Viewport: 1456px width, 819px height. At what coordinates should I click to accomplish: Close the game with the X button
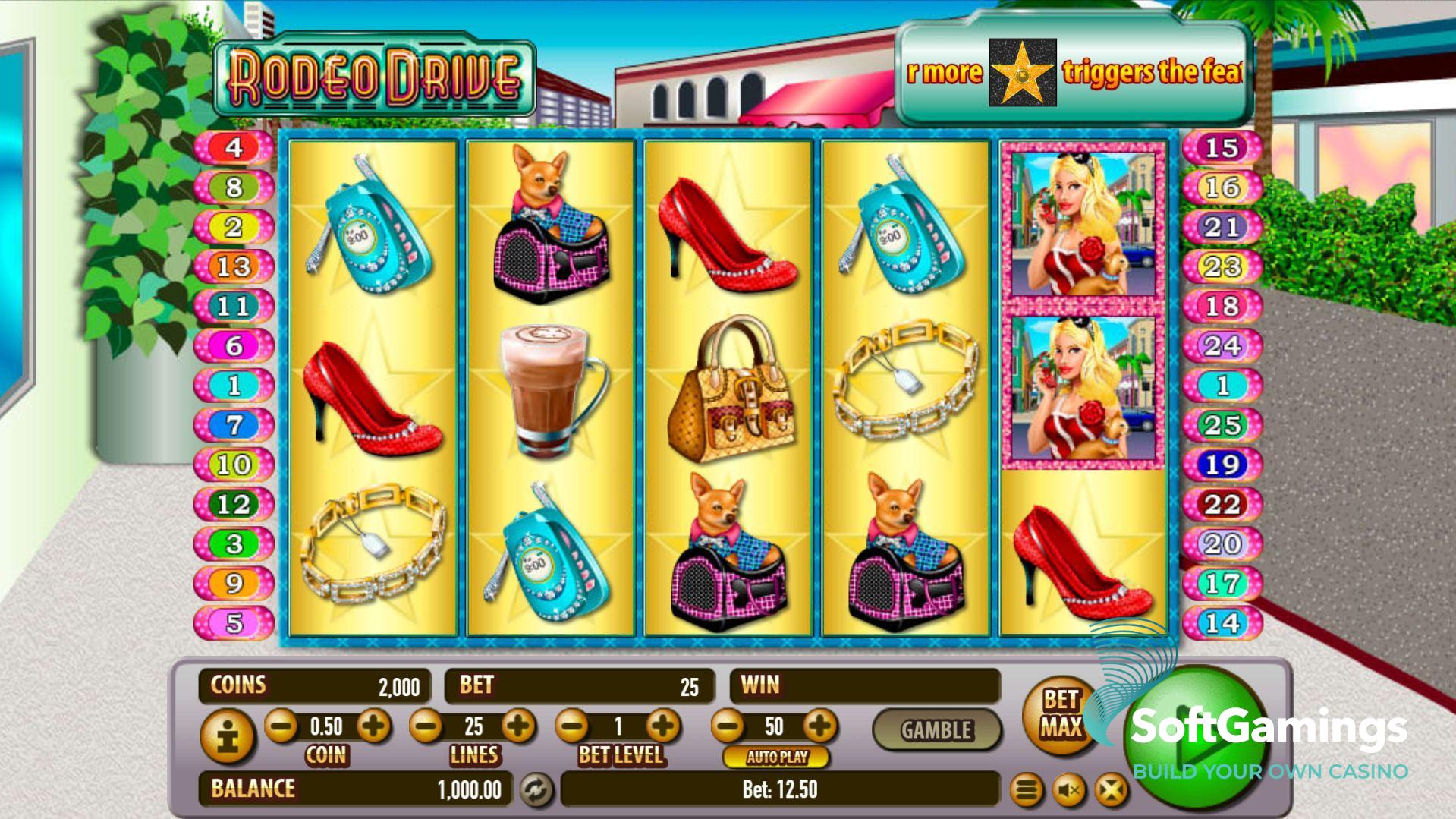(x=1111, y=791)
